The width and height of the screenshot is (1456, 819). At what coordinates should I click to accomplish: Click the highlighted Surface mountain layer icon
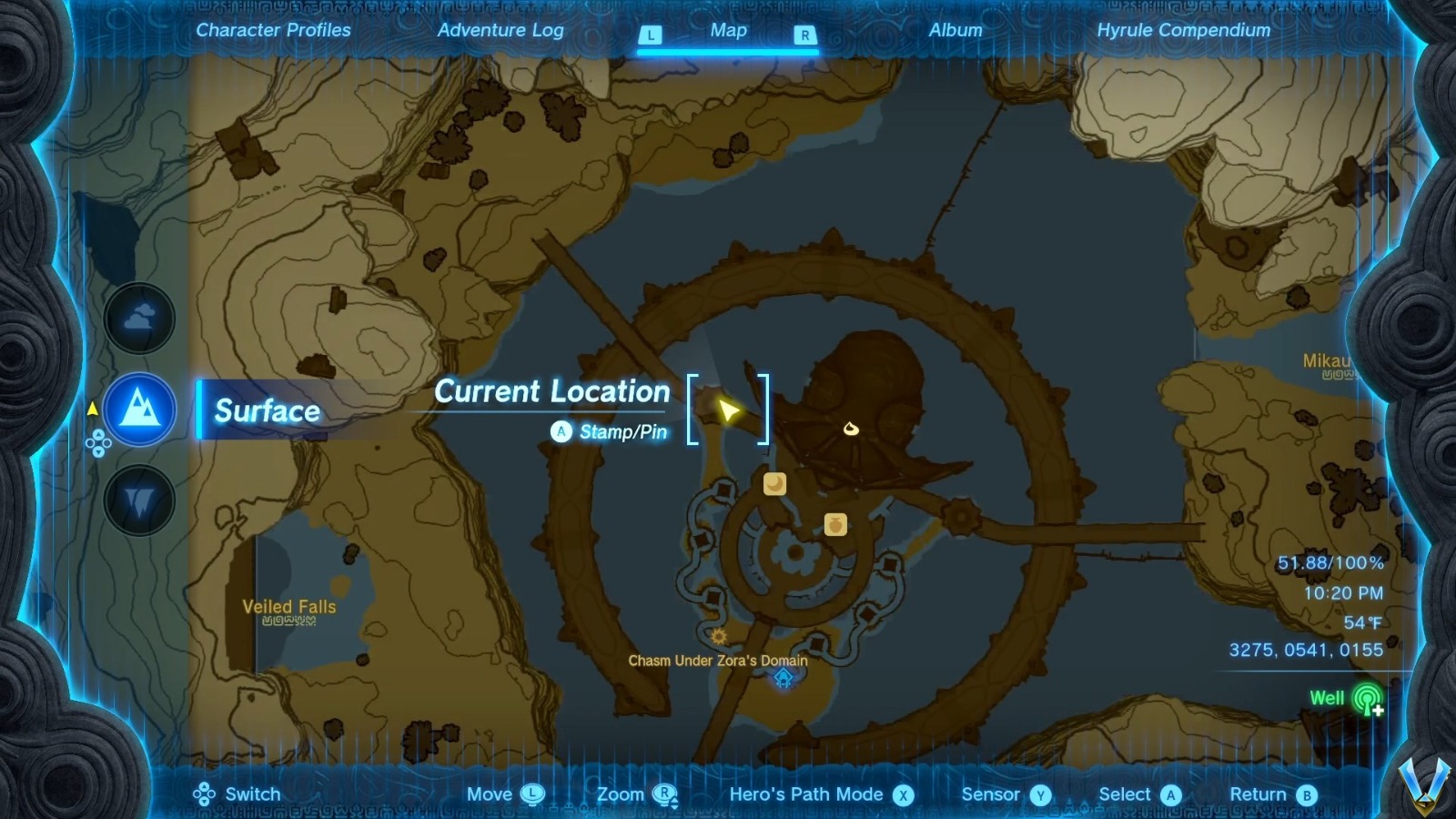[138, 410]
